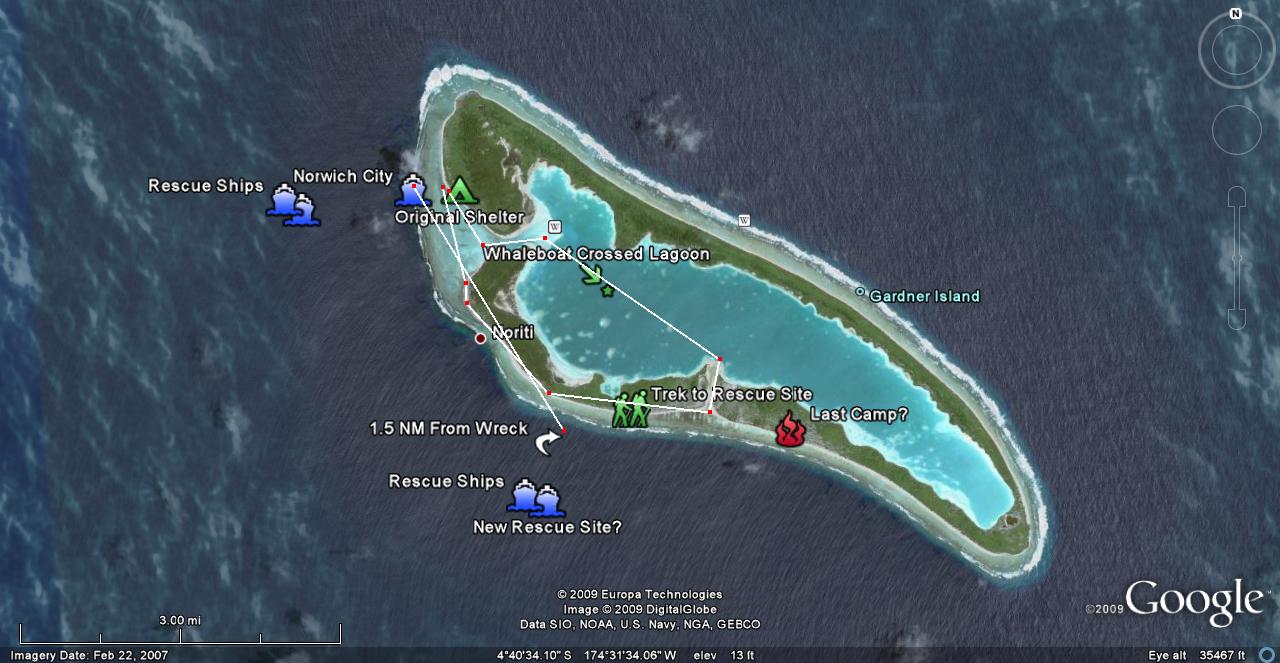Click the 1.5 NM From Wreck arrow marker
1280x663 pixels.
[546, 443]
